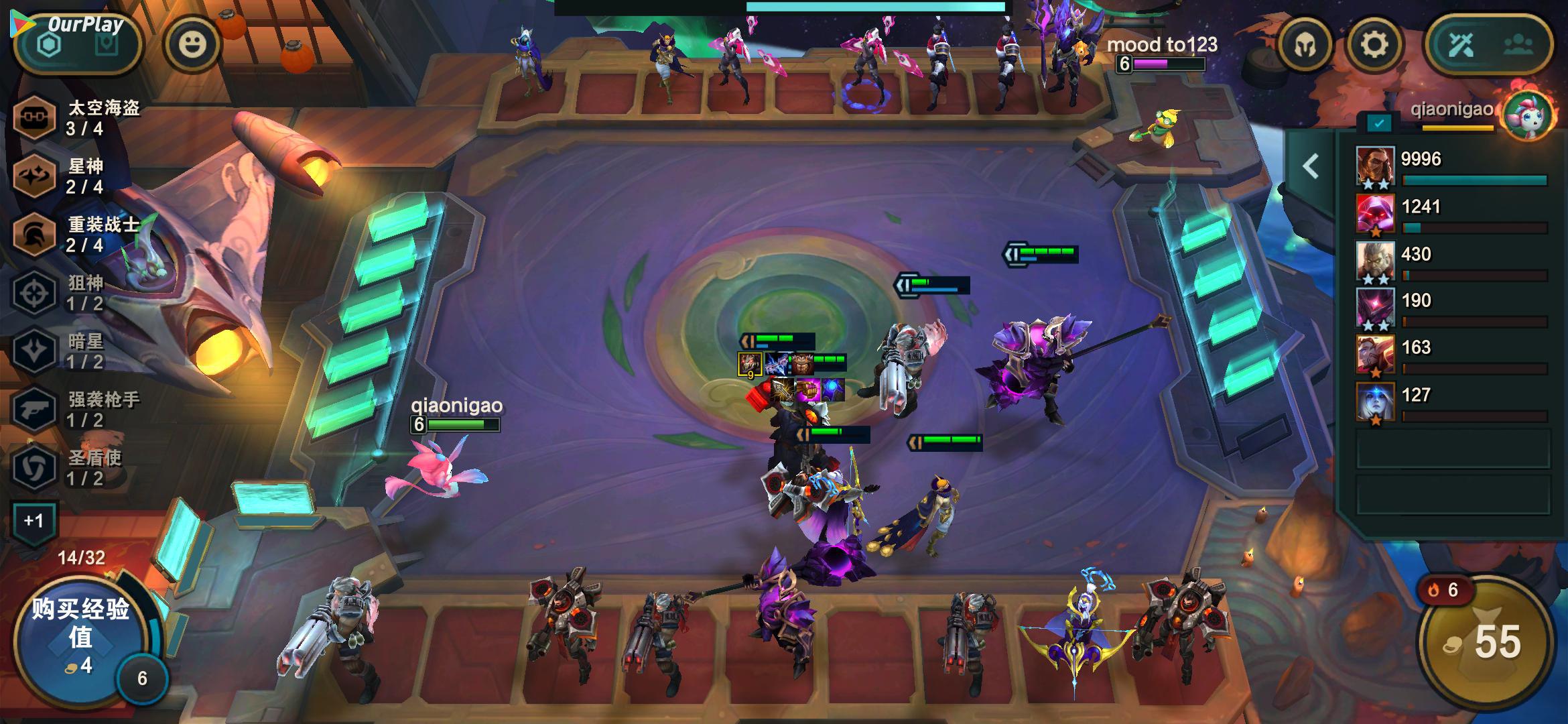Image resolution: width=1568 pixels, height=724 pixels.
Task: Show 太空海盗 trait details
Action: (34, 118)
